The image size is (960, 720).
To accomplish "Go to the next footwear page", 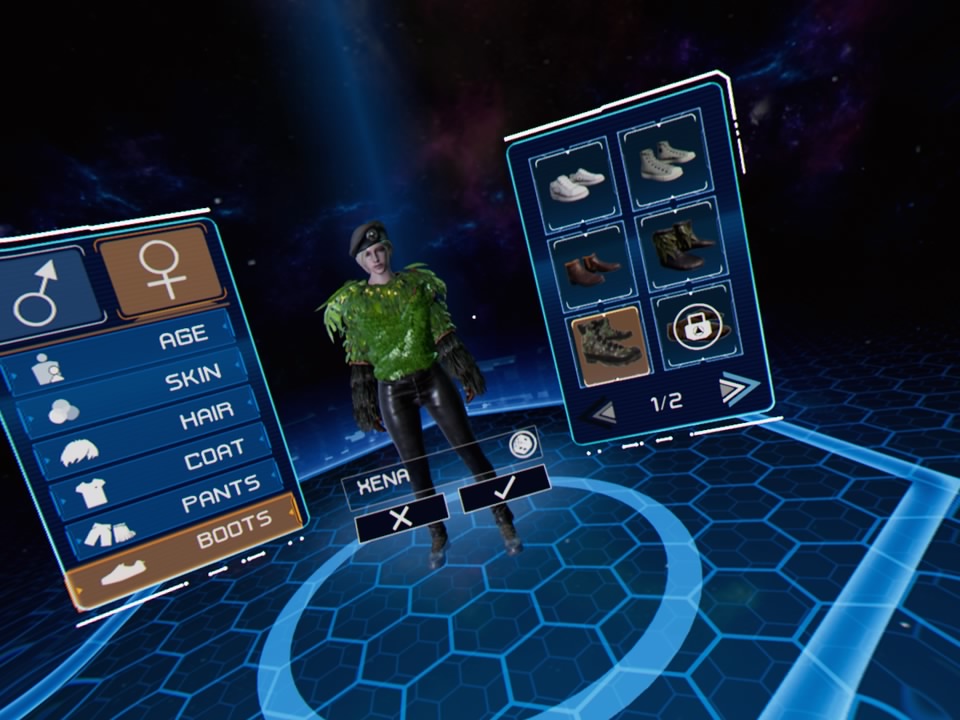I will [737, 387].
